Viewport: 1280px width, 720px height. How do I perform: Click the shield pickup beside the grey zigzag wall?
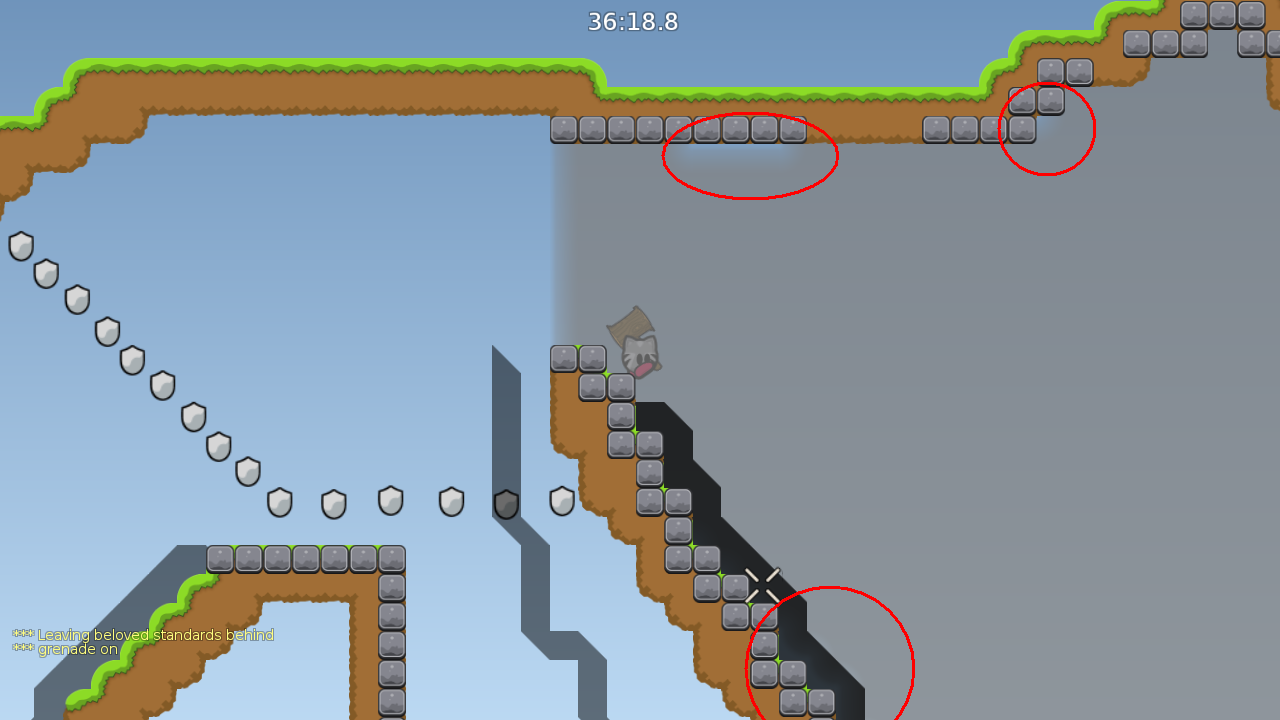pos(505,503)
